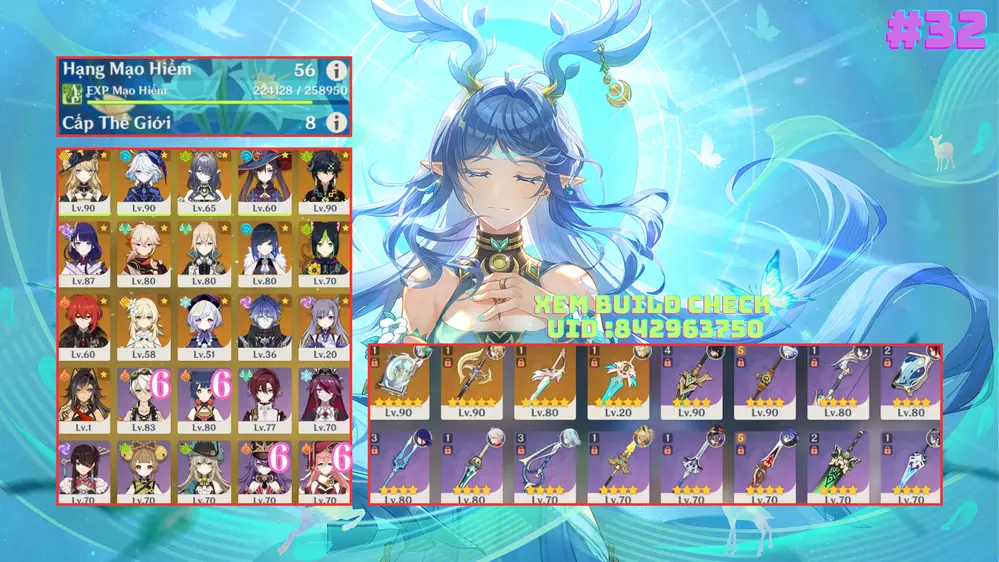Choose the Keqing Lv.20 portrait
999x562 pixels.
click(x=323, y=325)
